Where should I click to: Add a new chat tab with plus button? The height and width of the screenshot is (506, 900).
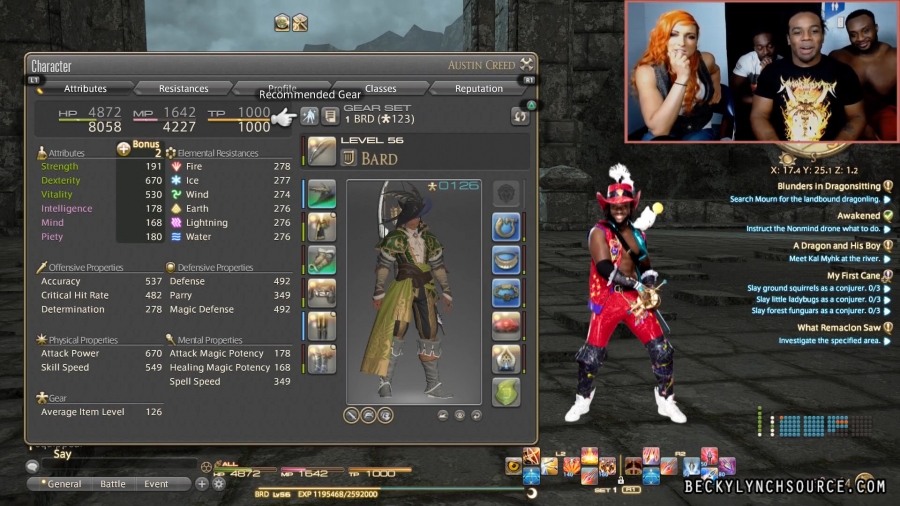(x=202, y=484)
